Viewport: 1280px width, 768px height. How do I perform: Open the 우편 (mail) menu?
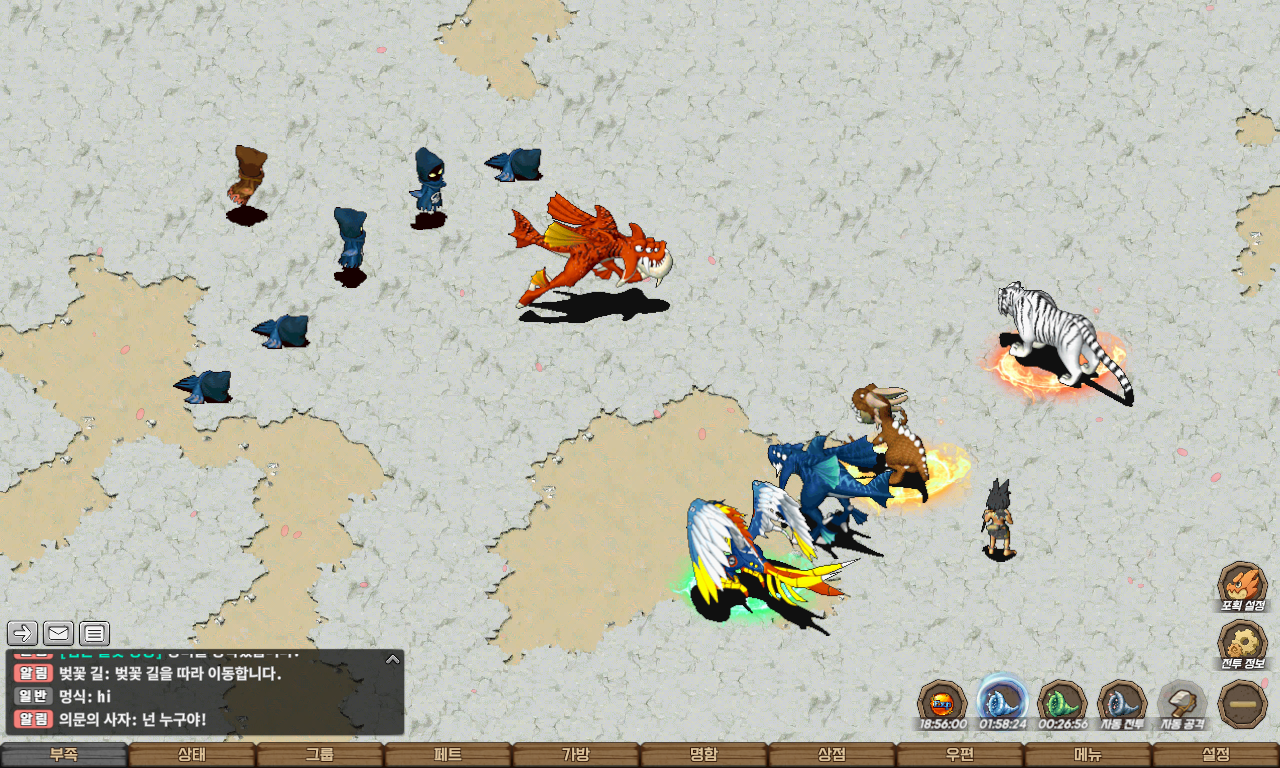tap(960, 755)
